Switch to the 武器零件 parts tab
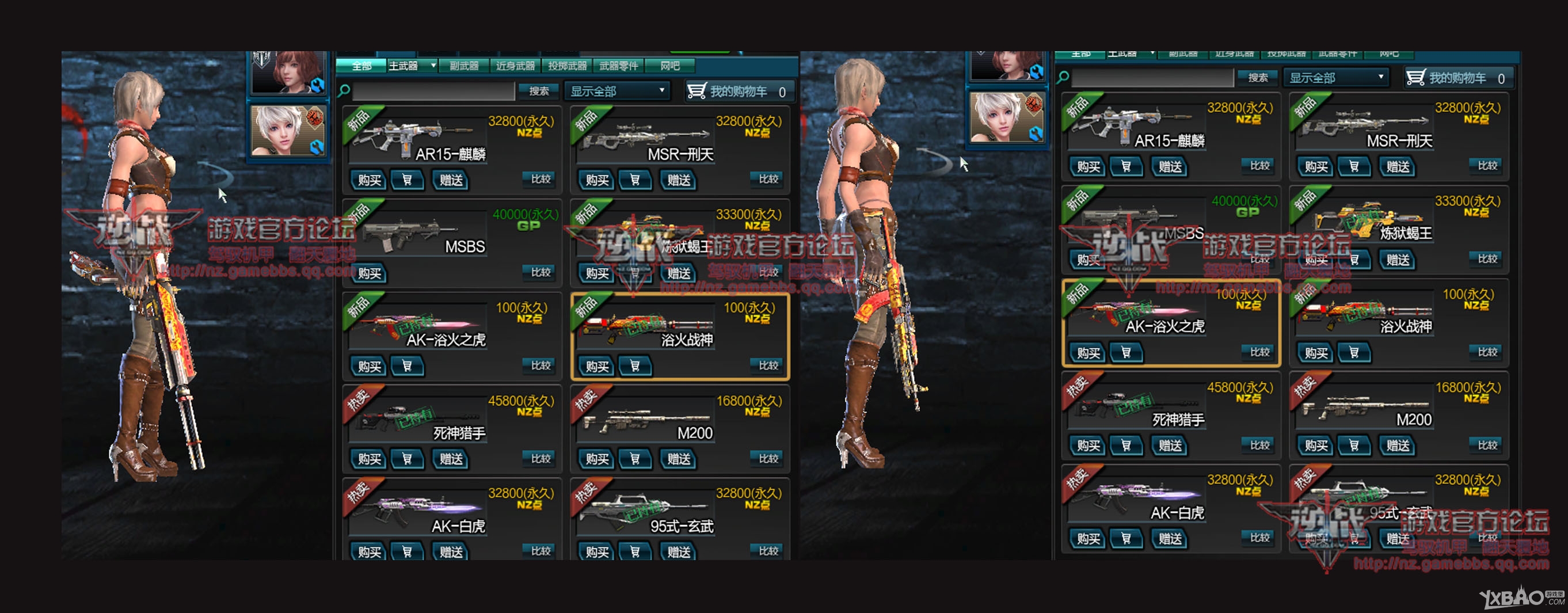Image resolution: width=1568 pixels, height=613 pixels. [x=618, y=66]
